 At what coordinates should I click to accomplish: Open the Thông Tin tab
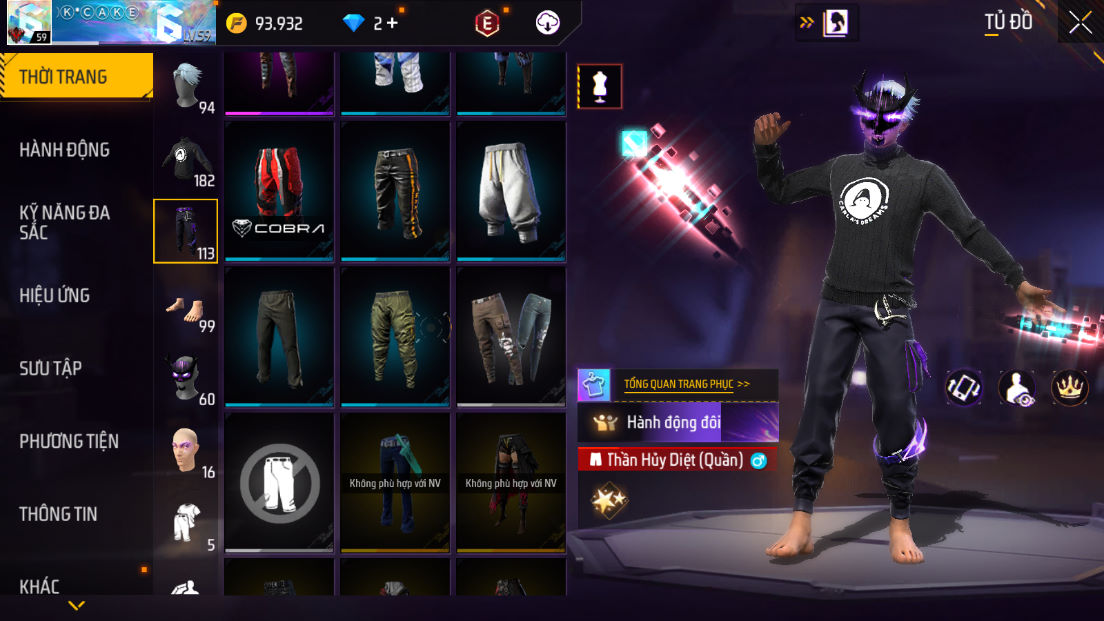tap(59, 514)
